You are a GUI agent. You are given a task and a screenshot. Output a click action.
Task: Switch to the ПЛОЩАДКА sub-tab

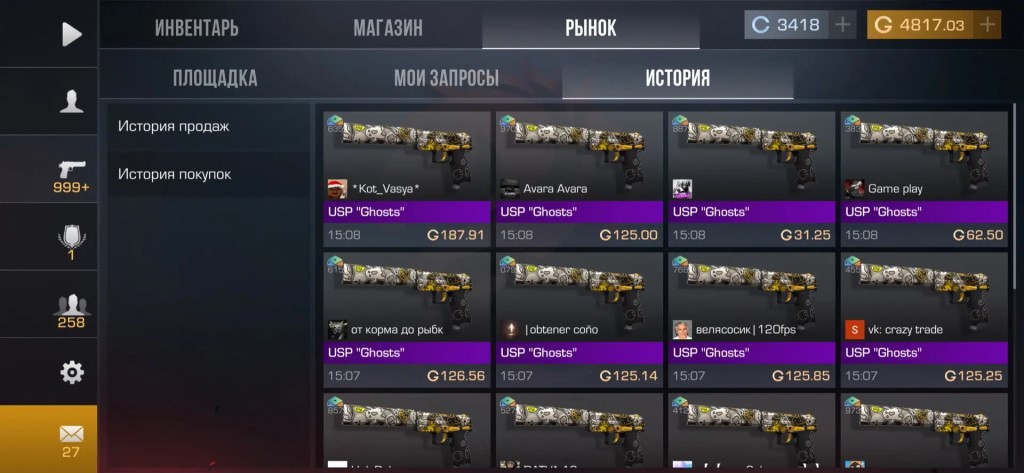click(x=215, y=78)
